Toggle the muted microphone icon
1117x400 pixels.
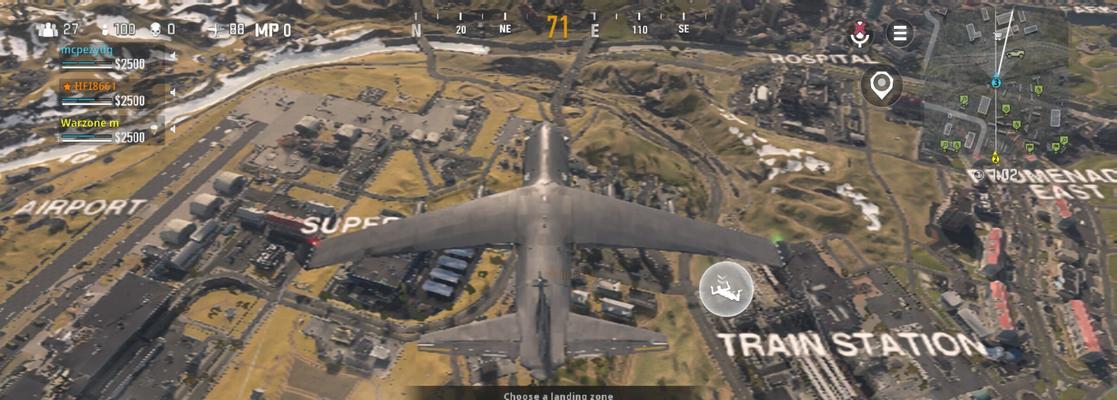[x=859, y=34]
